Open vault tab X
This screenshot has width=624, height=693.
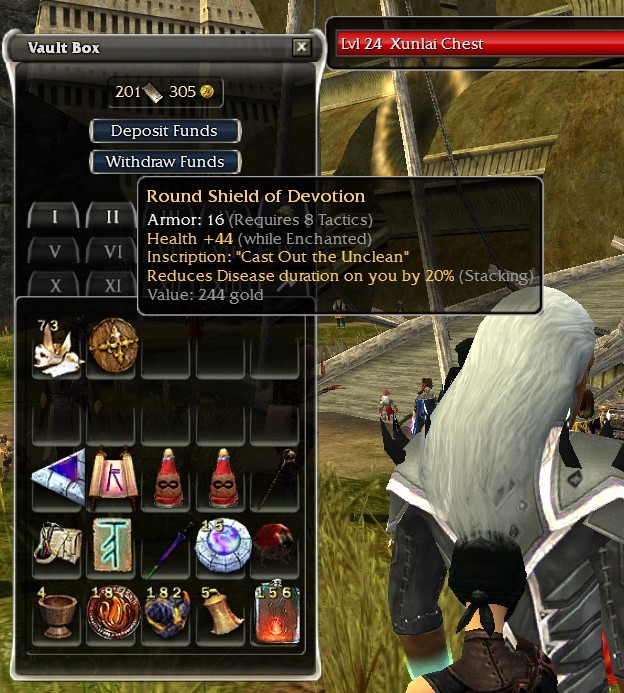(55, 285)
